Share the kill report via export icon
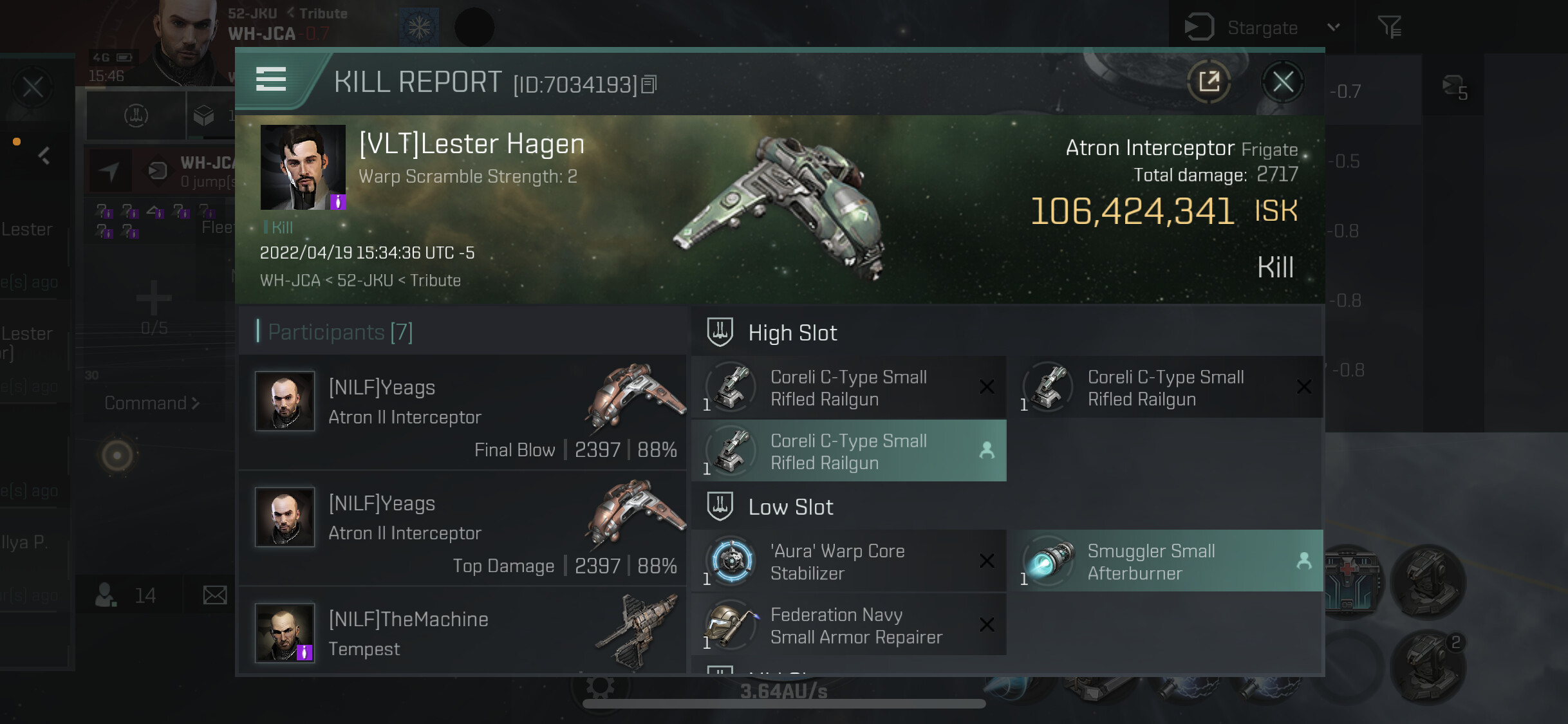 (x=1209, y=82)
